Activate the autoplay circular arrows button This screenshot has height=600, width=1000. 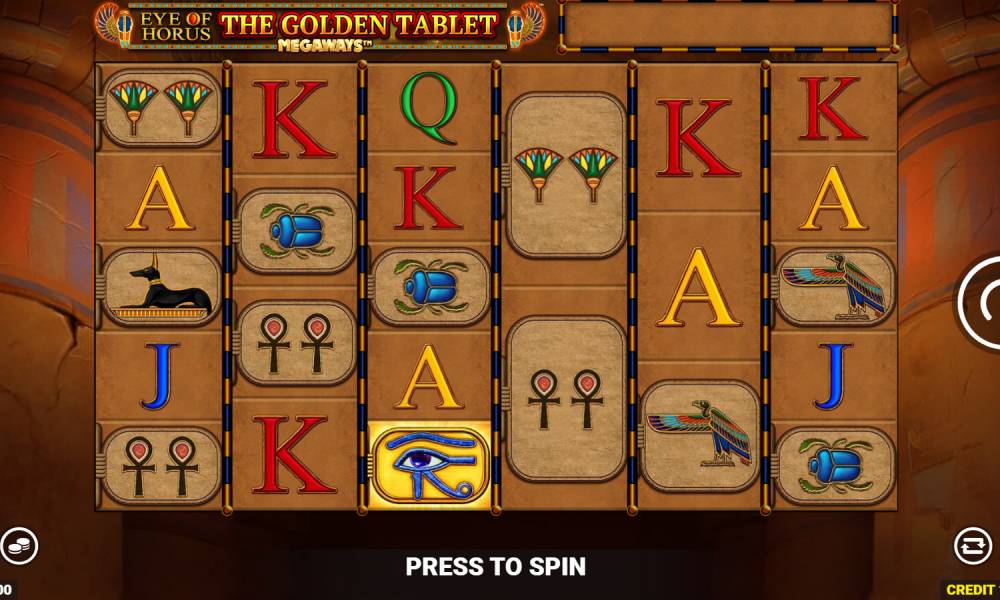click(971, 546)
